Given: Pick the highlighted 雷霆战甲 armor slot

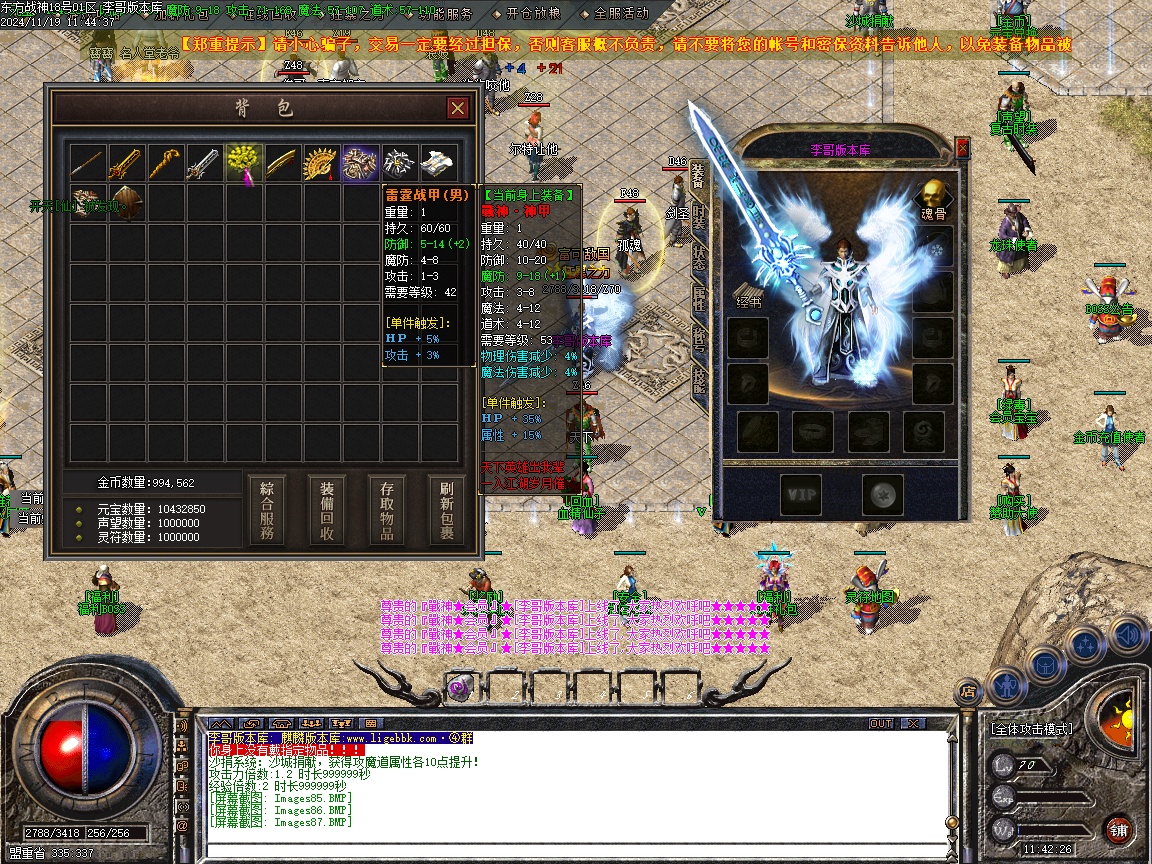Looking at the screenshot, I should (361, 163).
